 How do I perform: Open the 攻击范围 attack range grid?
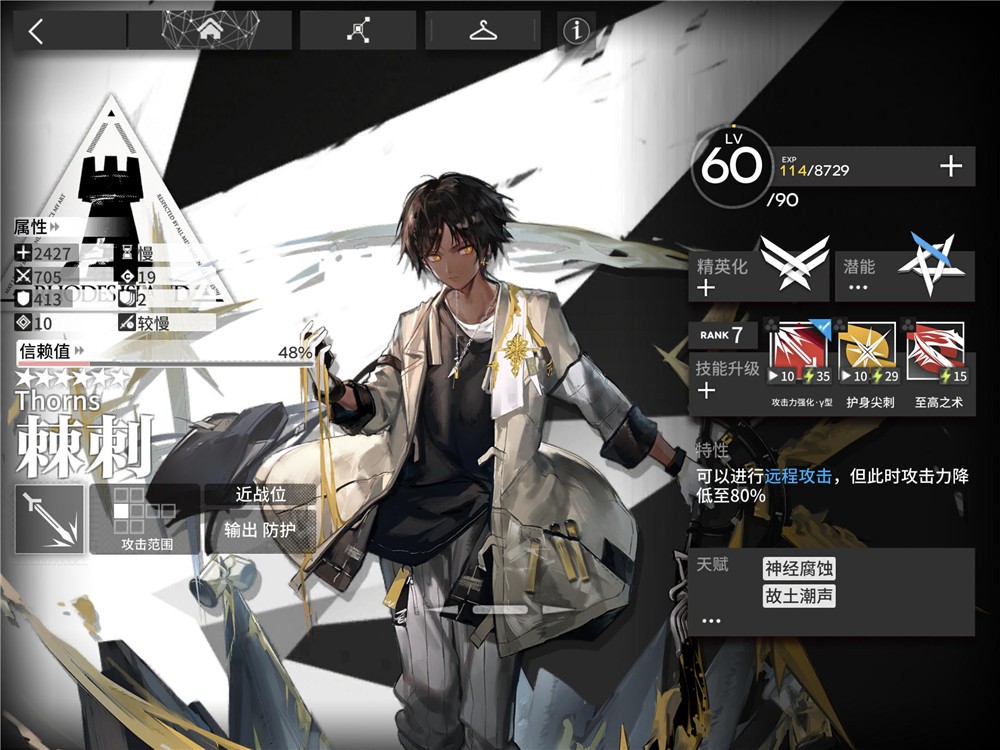point(146,519)
